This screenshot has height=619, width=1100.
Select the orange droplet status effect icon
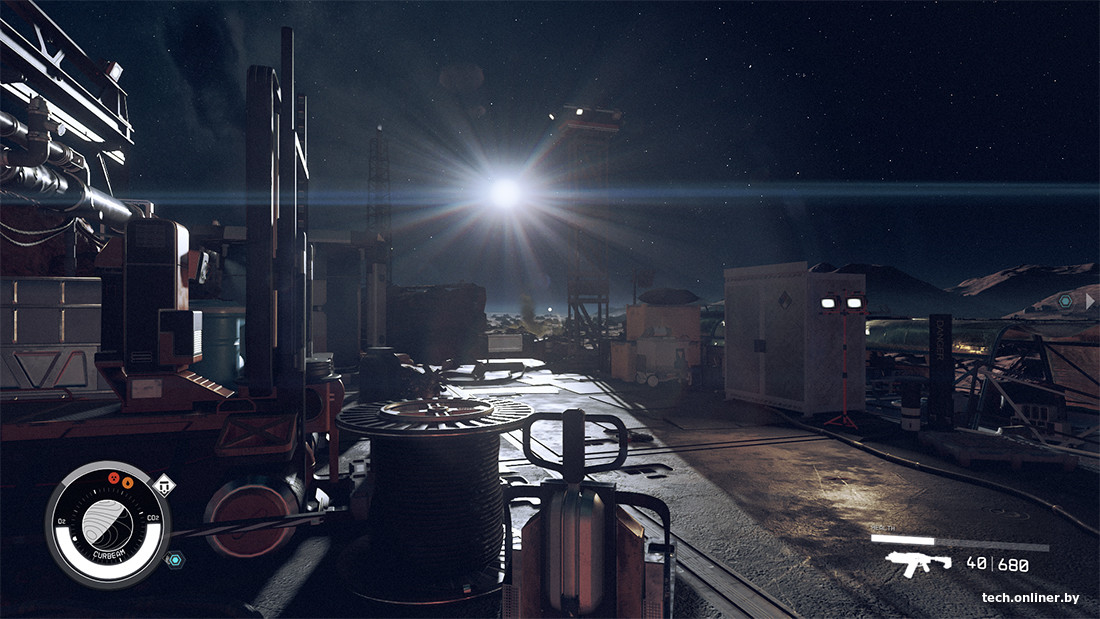tap(128, 483)
